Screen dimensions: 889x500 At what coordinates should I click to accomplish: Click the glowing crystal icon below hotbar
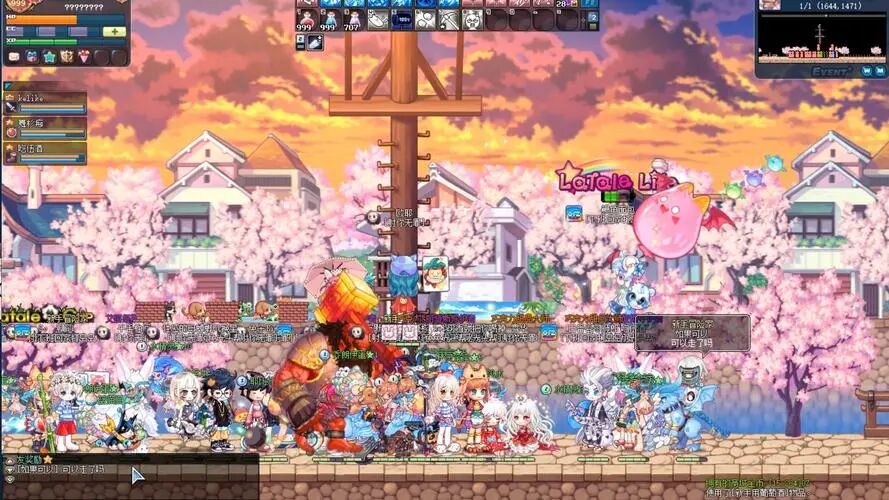pyautogui.click(x=315, y=42)
